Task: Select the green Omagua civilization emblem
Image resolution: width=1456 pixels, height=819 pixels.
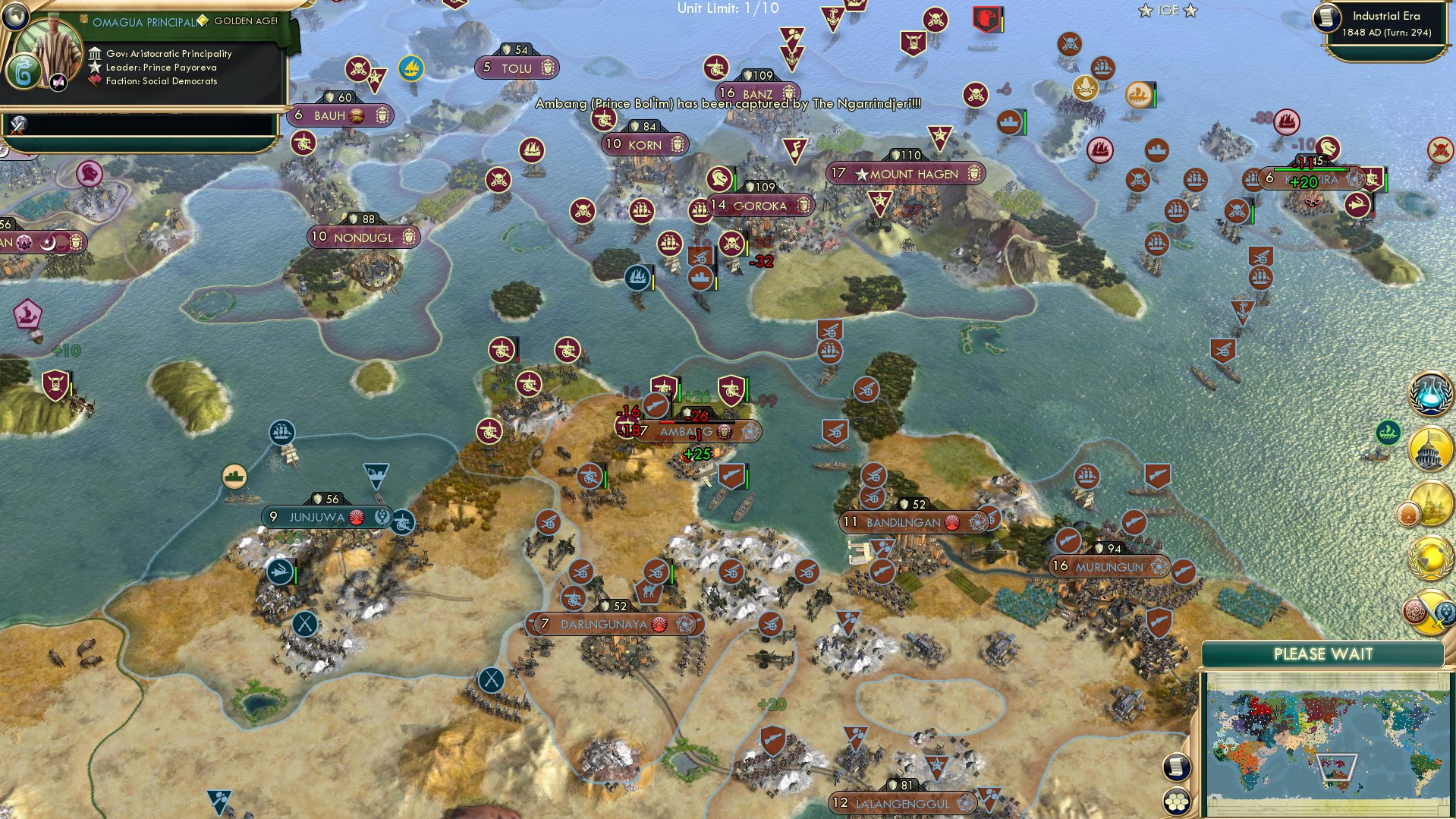Action: [25, 71]
